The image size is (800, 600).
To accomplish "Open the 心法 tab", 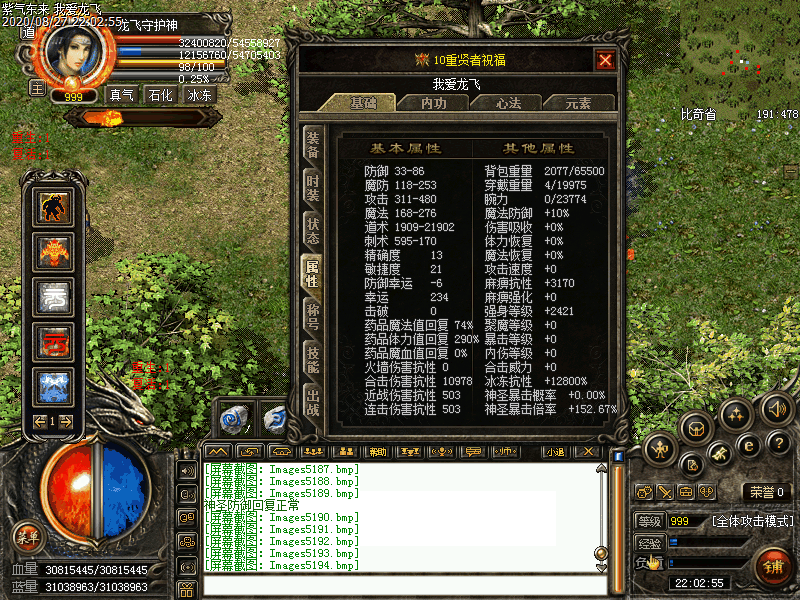I will (x=506, y=102).
